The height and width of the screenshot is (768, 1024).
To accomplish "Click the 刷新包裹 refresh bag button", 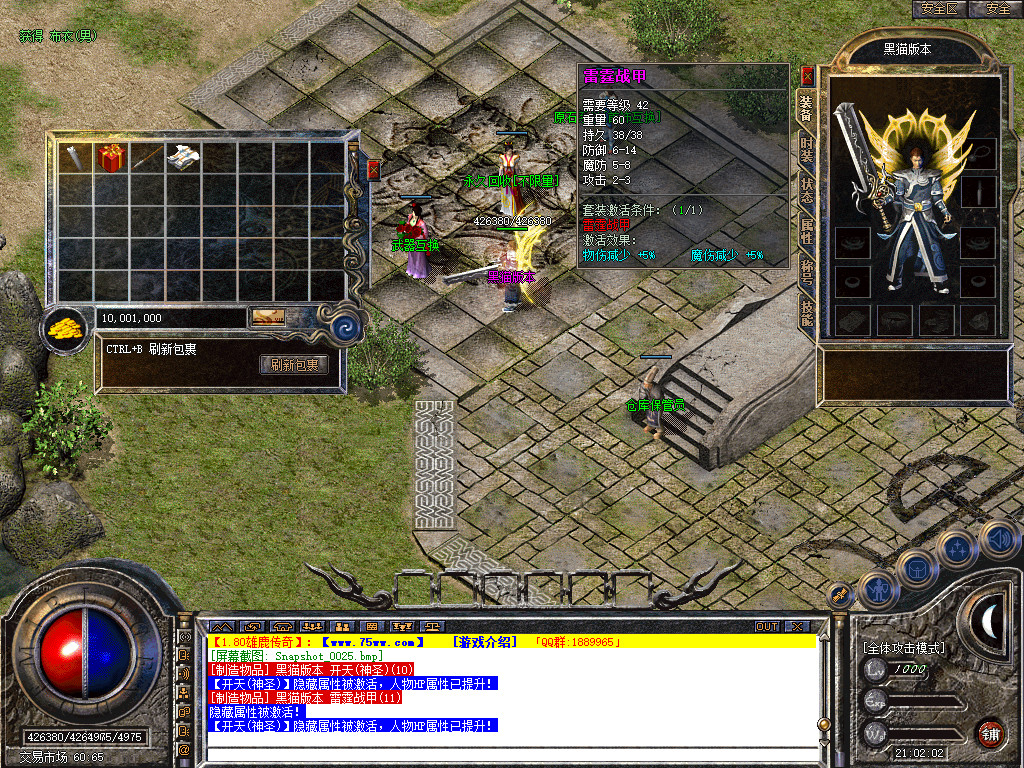I will (294, 365).
